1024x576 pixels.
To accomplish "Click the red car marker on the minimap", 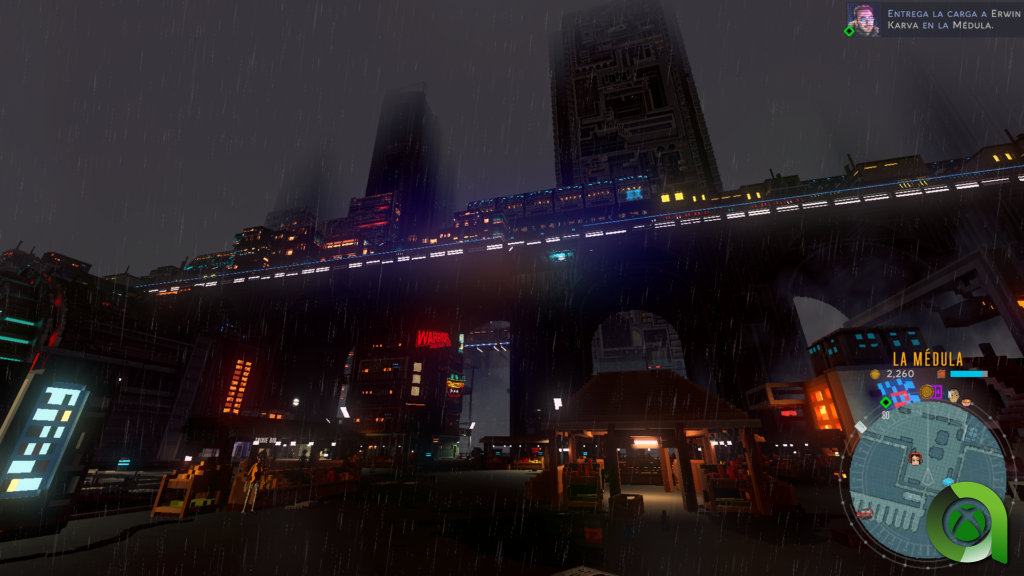I will (x=865, y=514).
